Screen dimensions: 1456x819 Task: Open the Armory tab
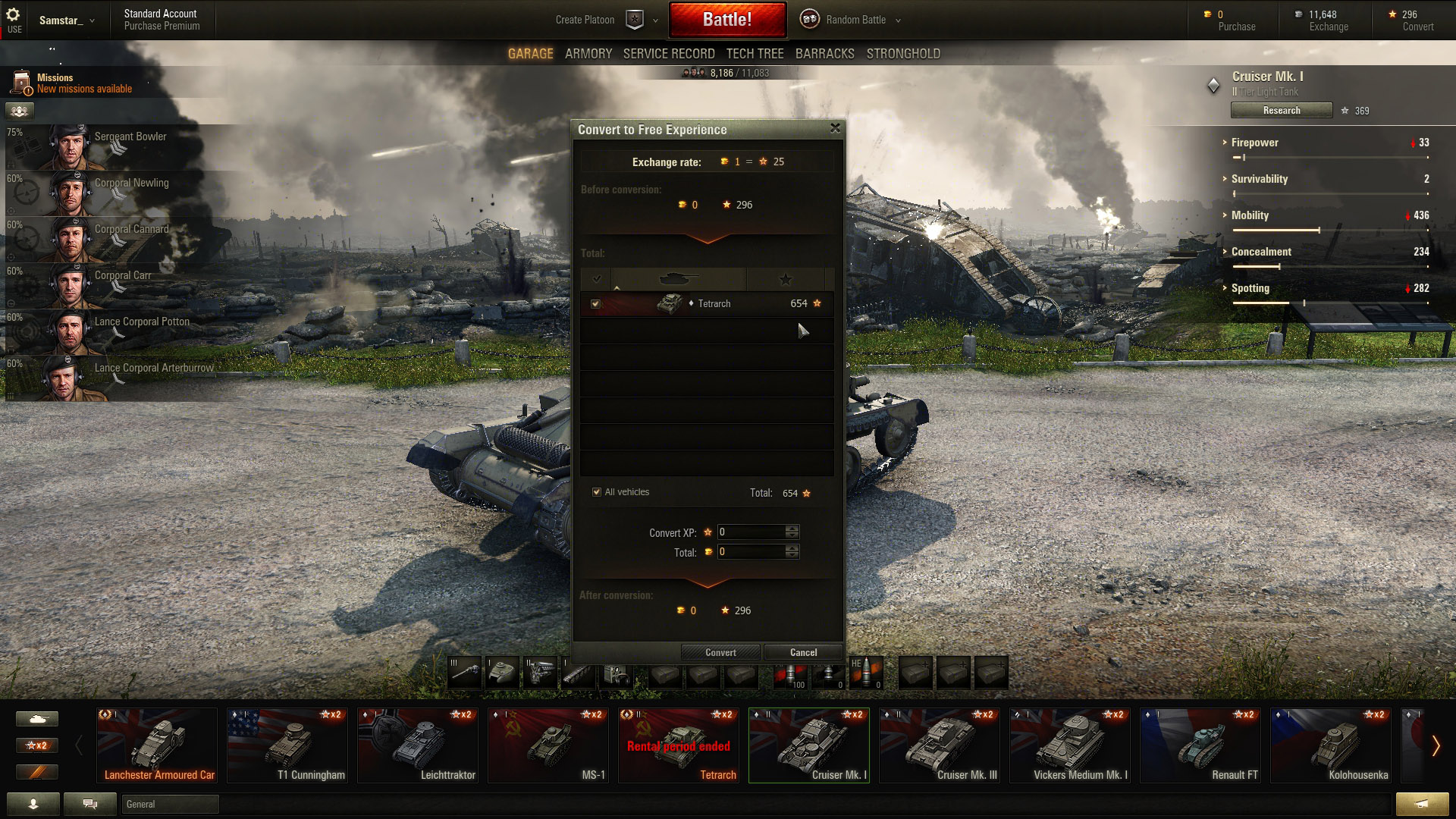click(x=588, y=54)
